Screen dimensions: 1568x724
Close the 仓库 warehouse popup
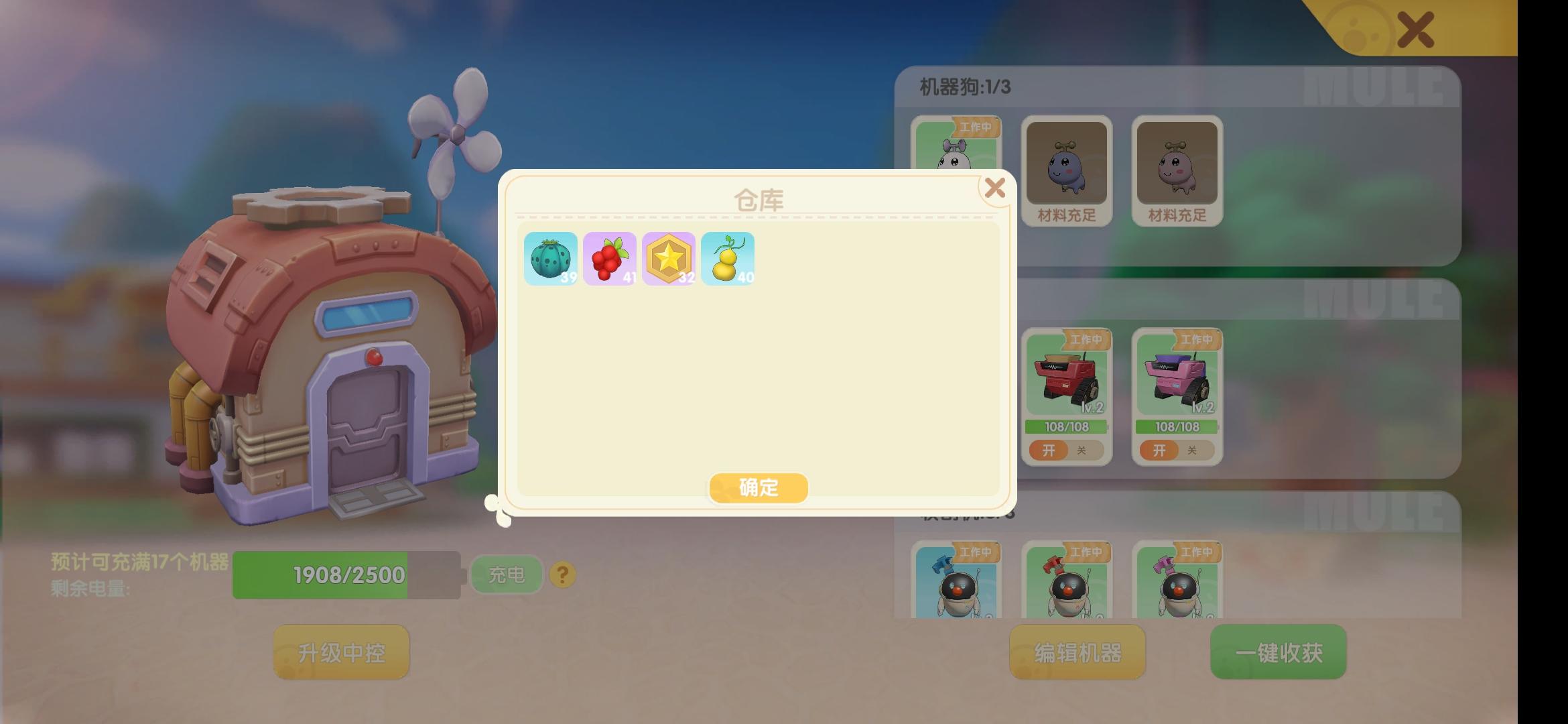(x=995, y=188)
